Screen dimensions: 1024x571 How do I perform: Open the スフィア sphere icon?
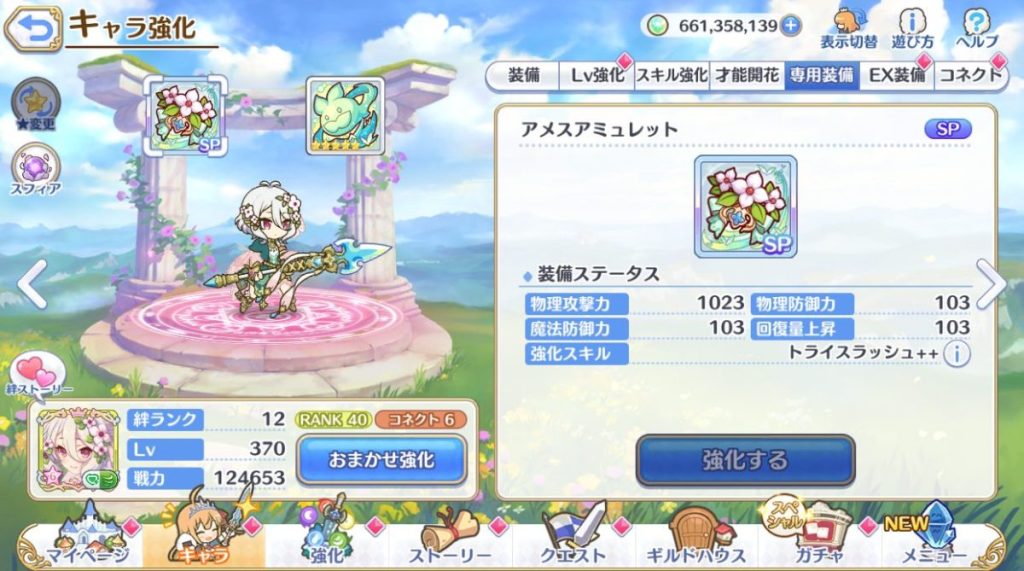click(37, 170)
